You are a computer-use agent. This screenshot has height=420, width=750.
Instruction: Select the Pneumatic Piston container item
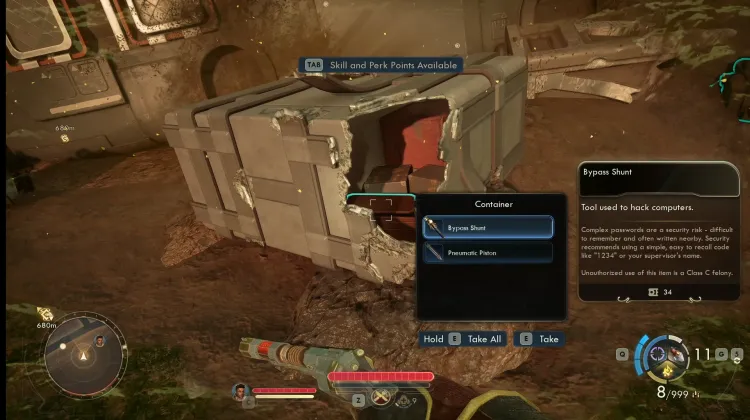click(487, 253)
